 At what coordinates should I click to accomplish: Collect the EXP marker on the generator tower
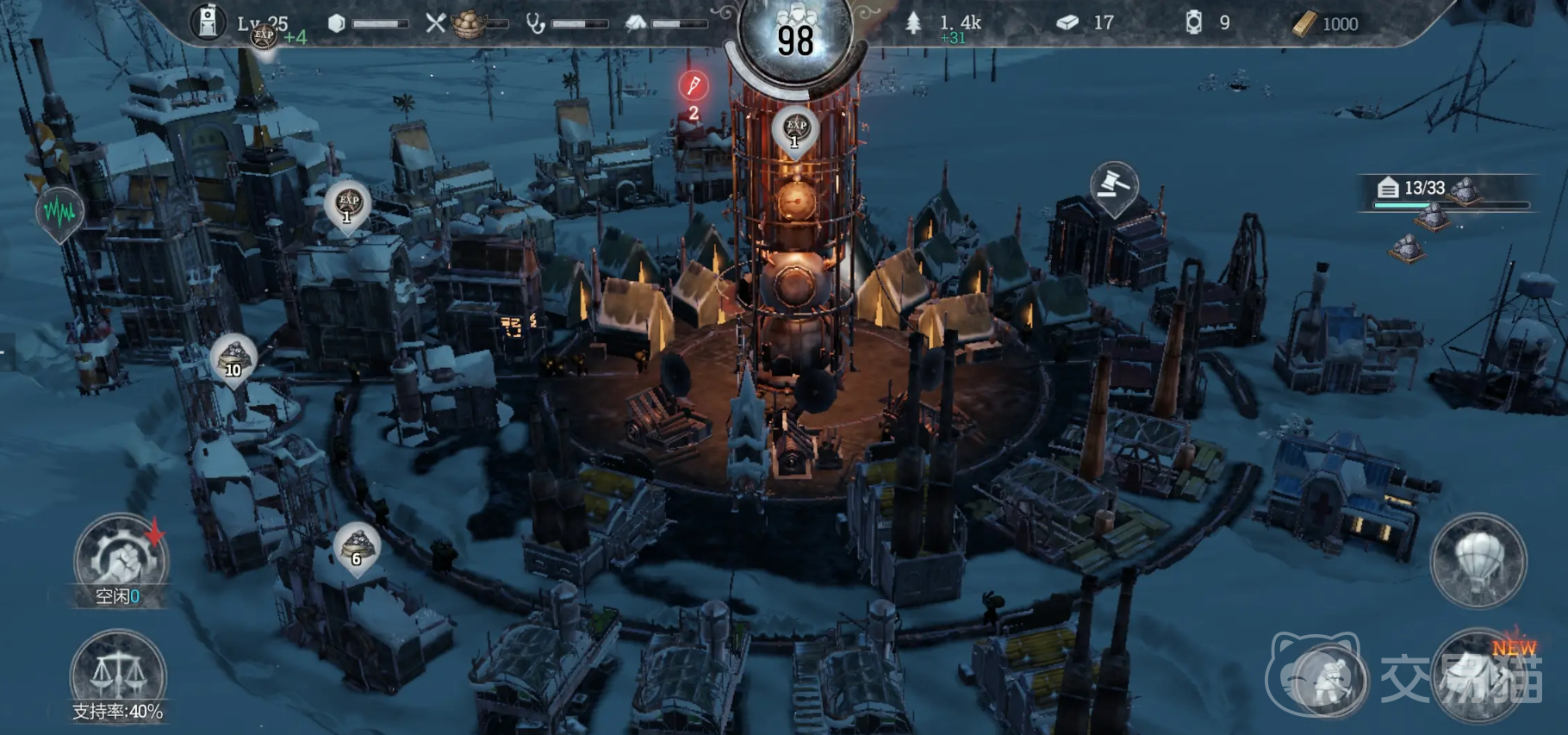pos(795,129)
